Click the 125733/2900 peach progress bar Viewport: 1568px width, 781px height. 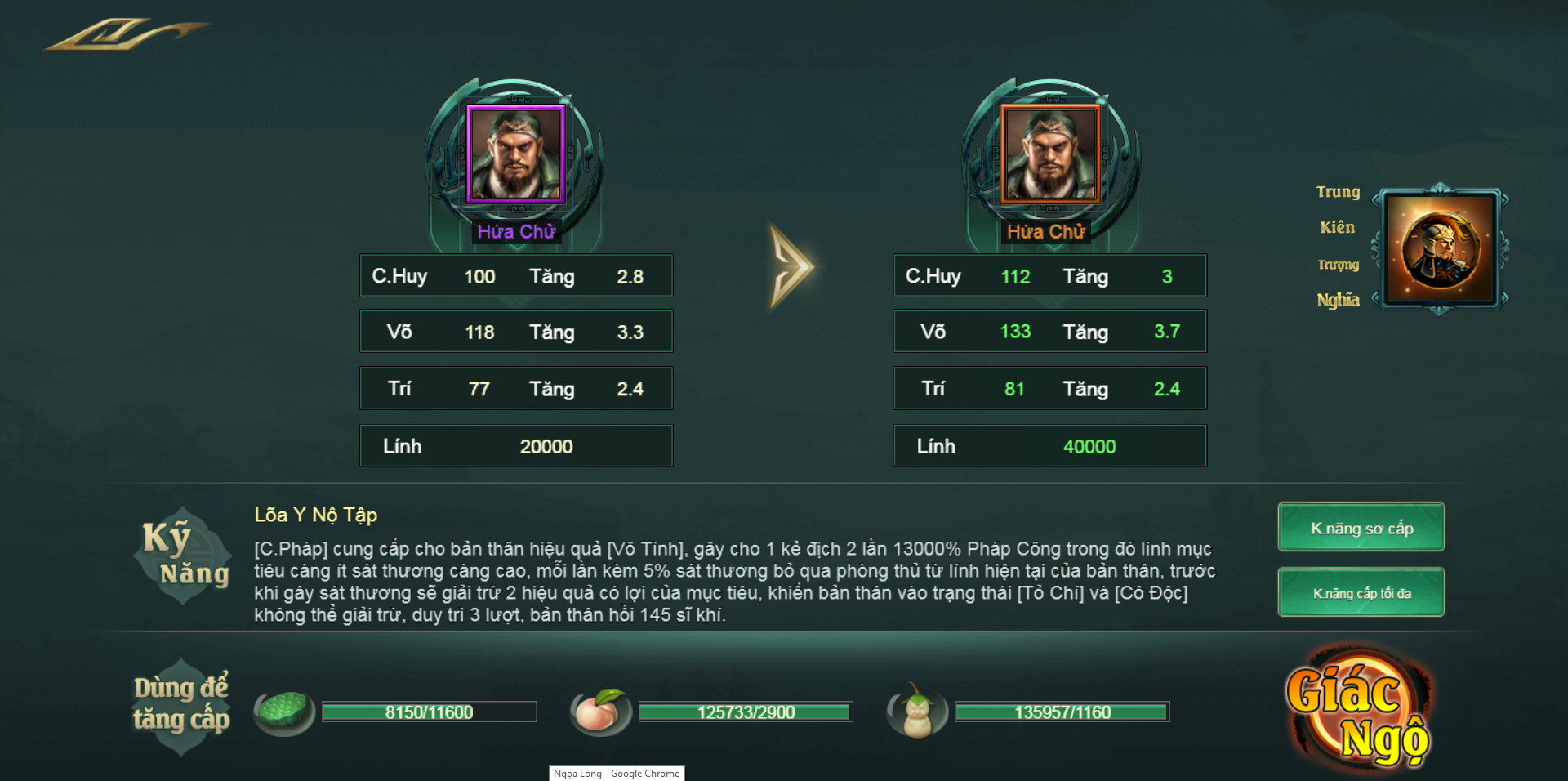pos(747,712)
